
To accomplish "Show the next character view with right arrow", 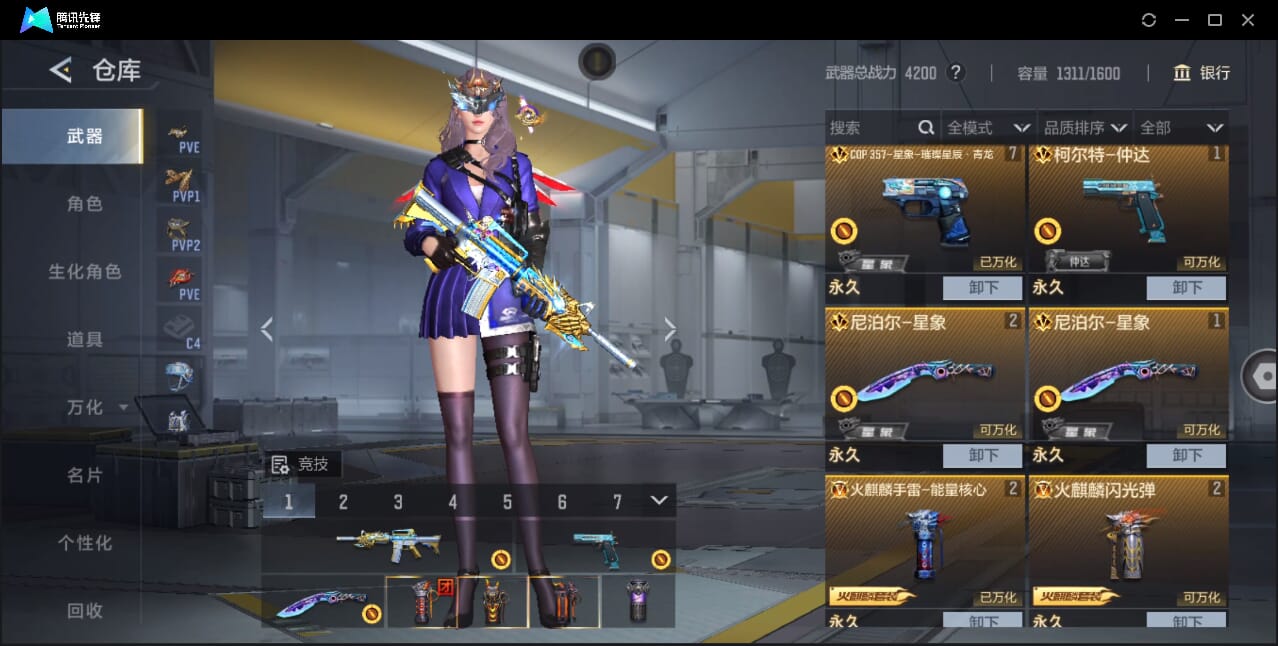I will [x=670, y=329].
